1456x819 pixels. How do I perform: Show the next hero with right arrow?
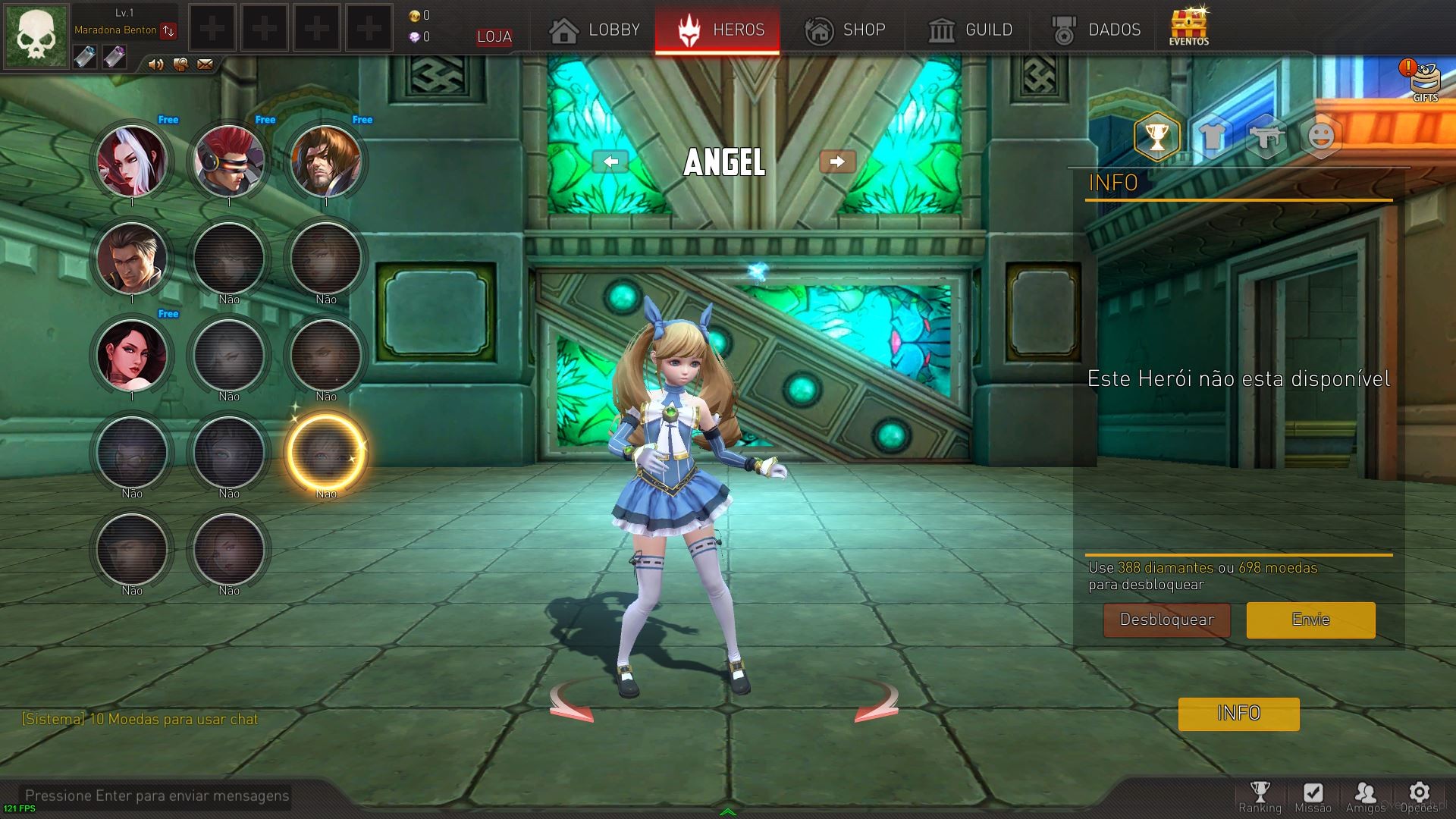coord(837,162)
